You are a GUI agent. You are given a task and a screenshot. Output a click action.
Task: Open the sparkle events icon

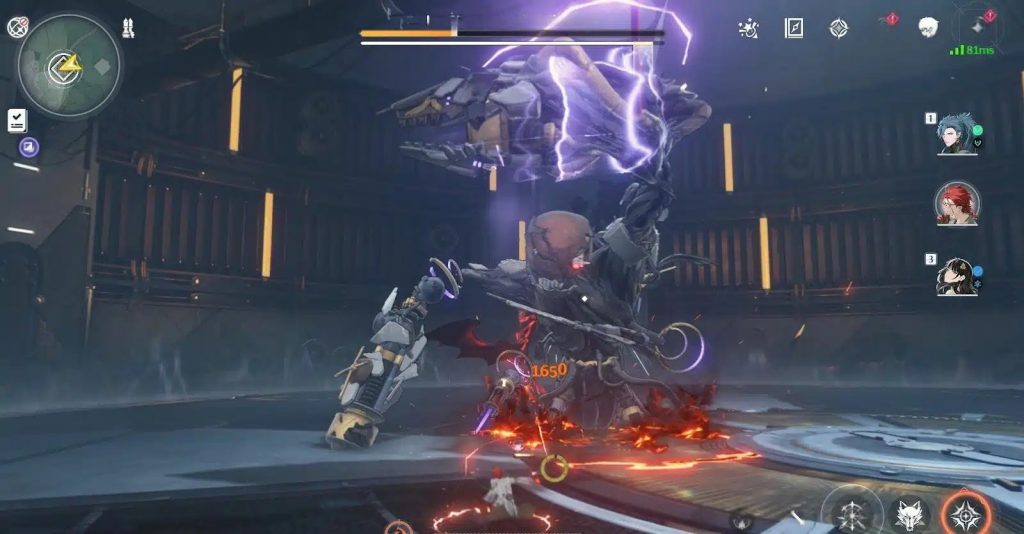pos(748,28)
